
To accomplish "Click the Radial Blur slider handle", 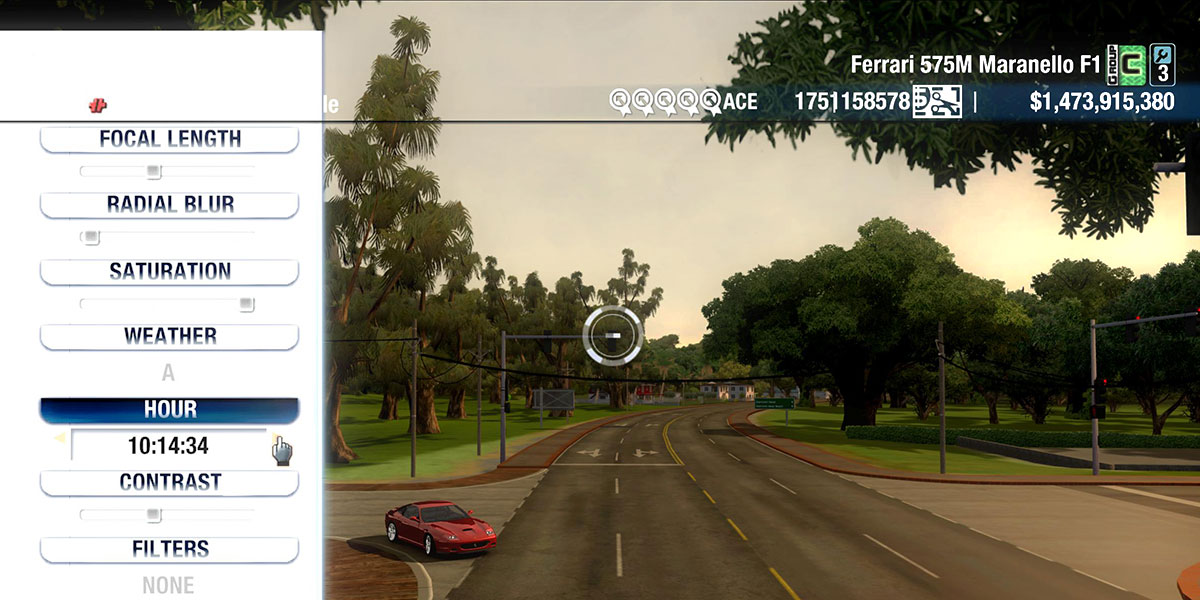I will tap(91, 238).
